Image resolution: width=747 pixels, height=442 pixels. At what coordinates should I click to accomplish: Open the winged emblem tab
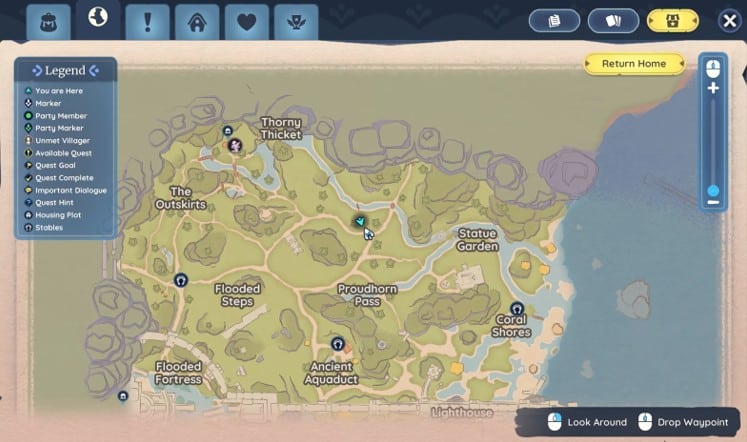click(x=295, y=22)
